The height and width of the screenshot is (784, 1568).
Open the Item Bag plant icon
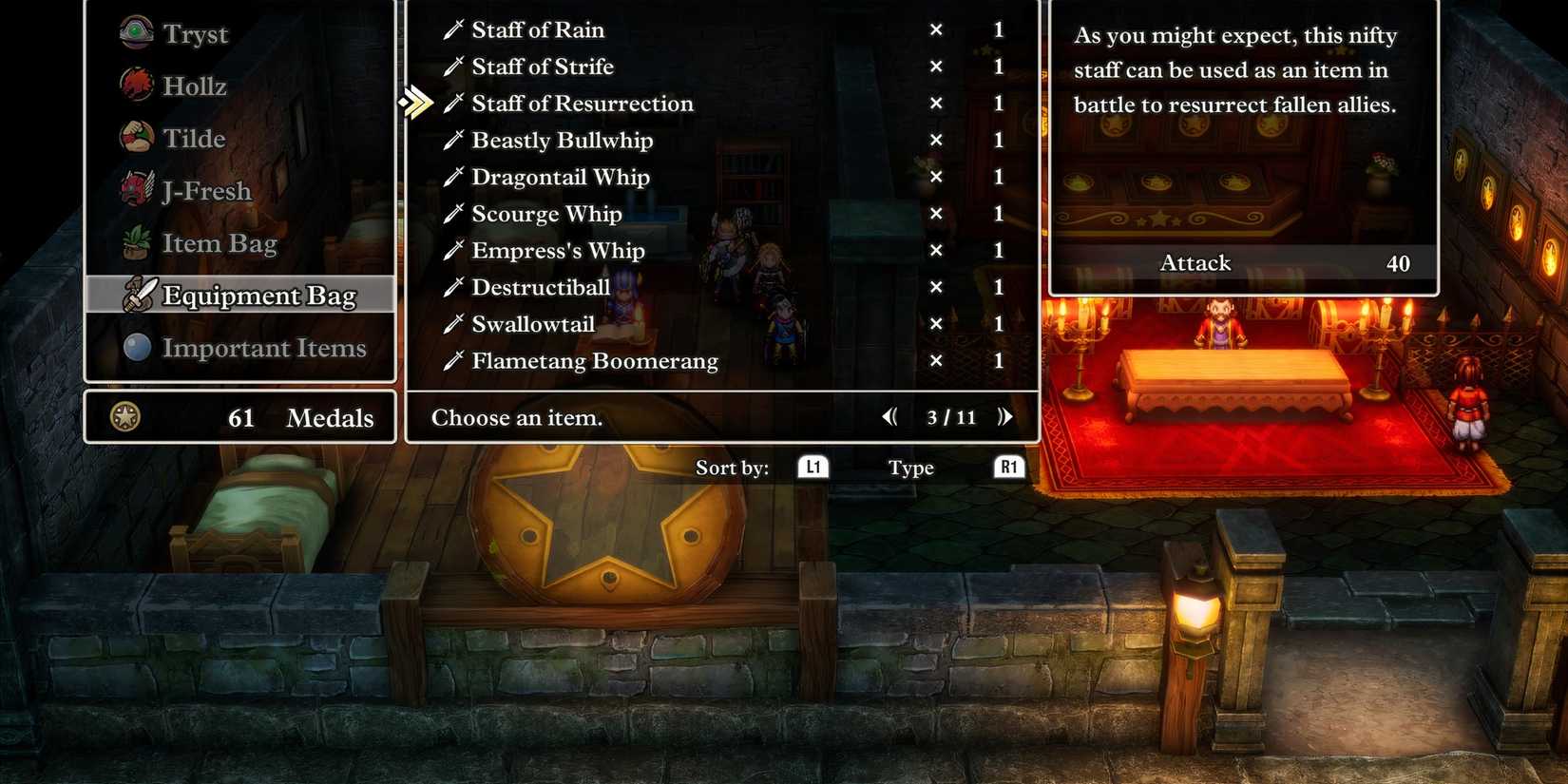click(137, 241)
